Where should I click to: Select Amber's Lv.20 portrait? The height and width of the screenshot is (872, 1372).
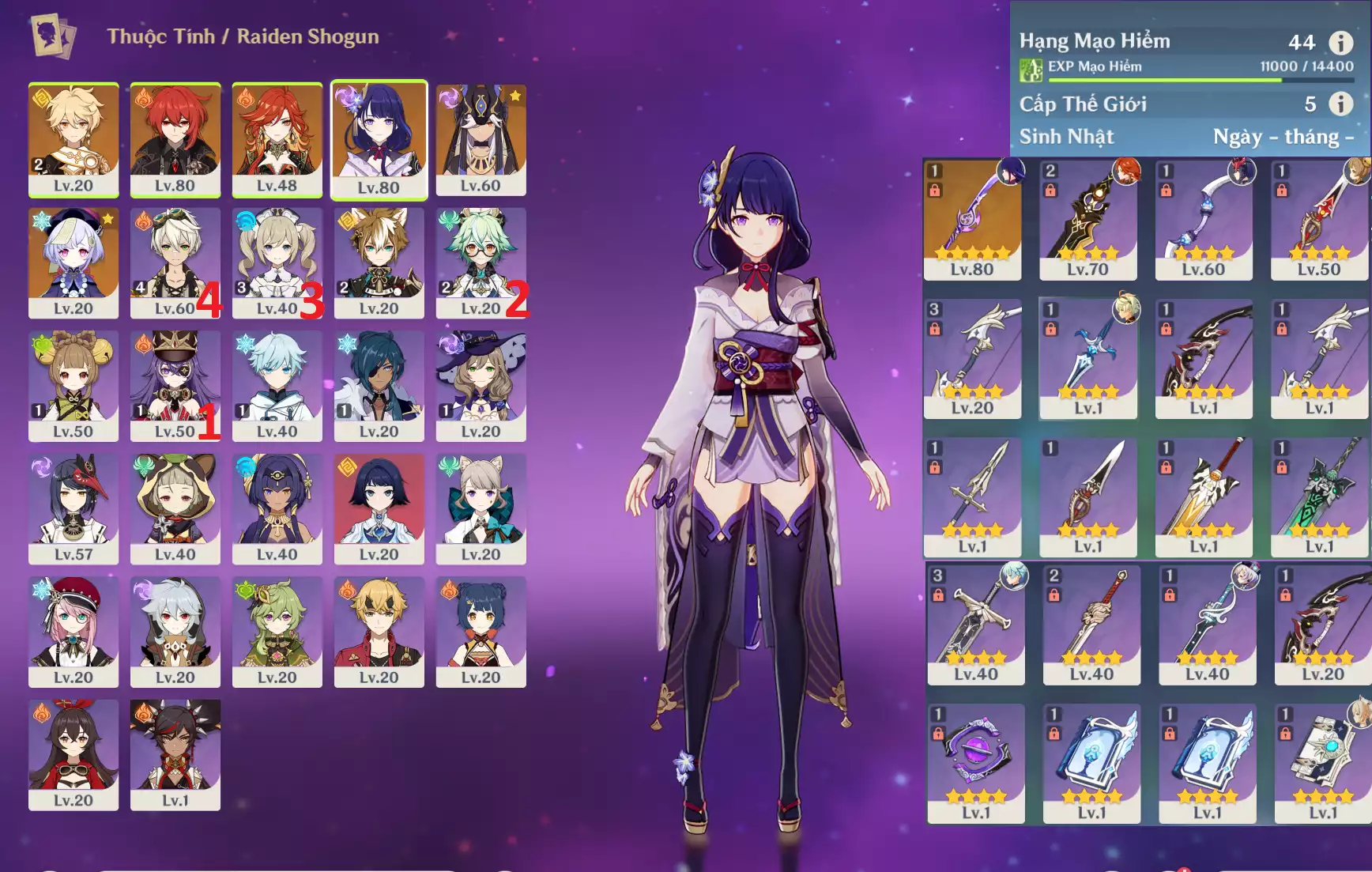click(73, 754)
